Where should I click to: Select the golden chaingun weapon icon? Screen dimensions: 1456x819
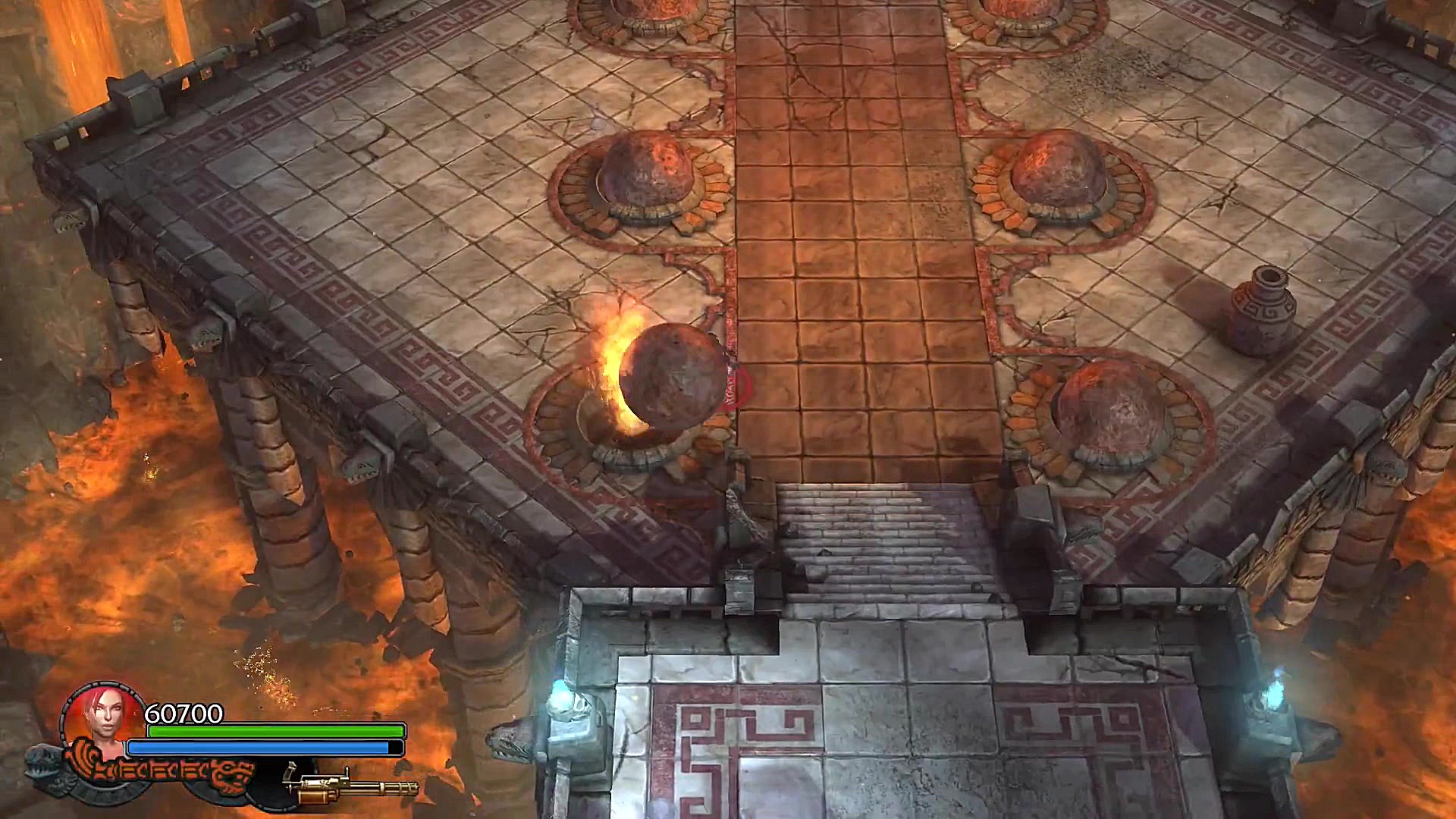point(350,786)
